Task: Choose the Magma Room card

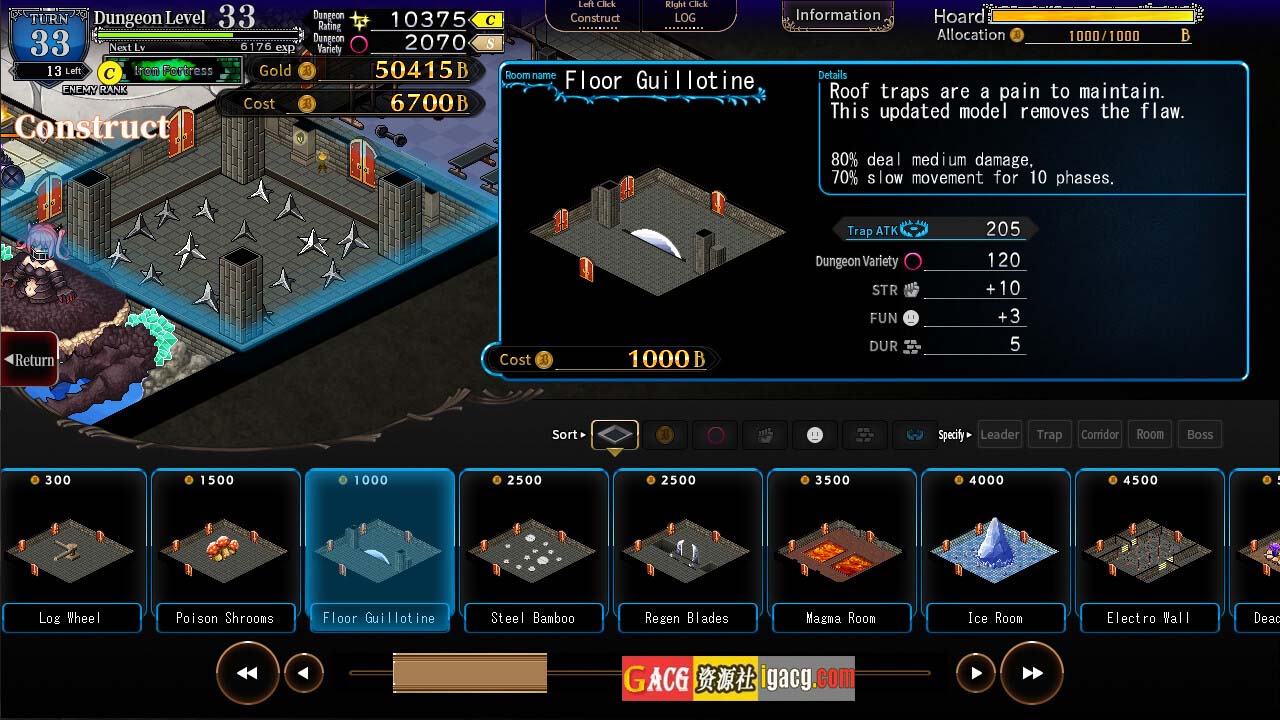Action: [841, 550]
